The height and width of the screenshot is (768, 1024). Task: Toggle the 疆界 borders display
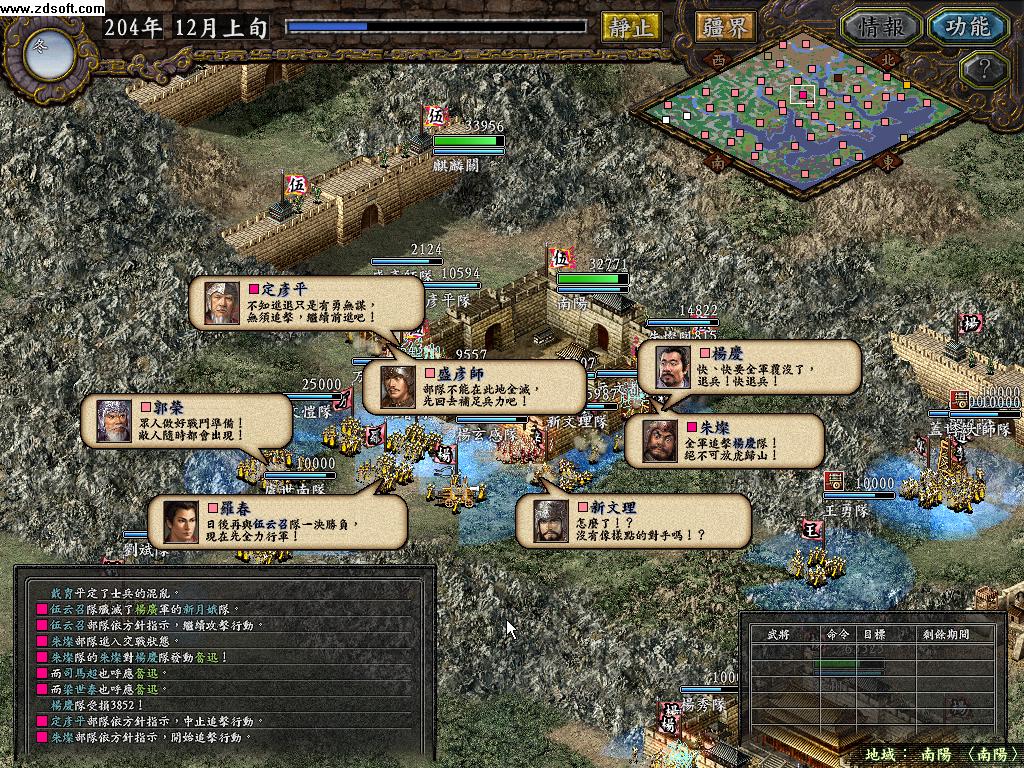click(725, 27)
